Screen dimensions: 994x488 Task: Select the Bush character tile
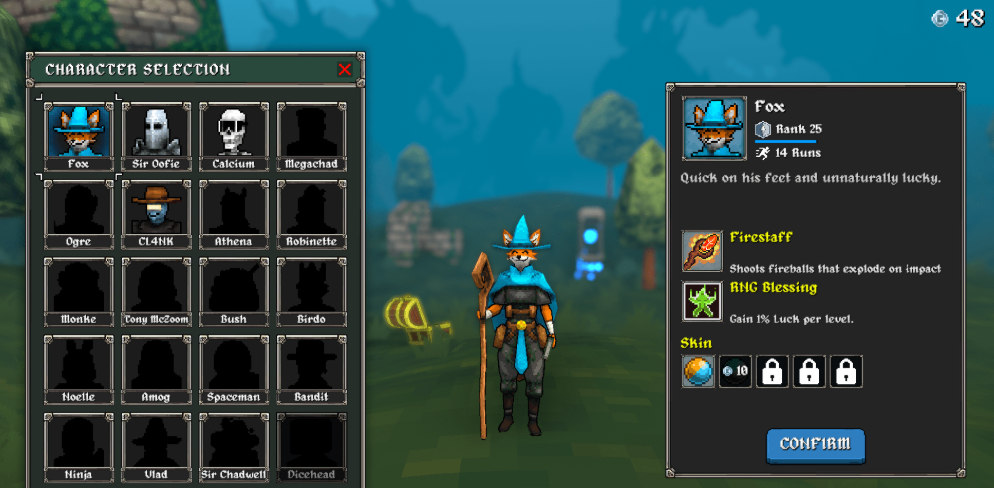tap(233, 290)
